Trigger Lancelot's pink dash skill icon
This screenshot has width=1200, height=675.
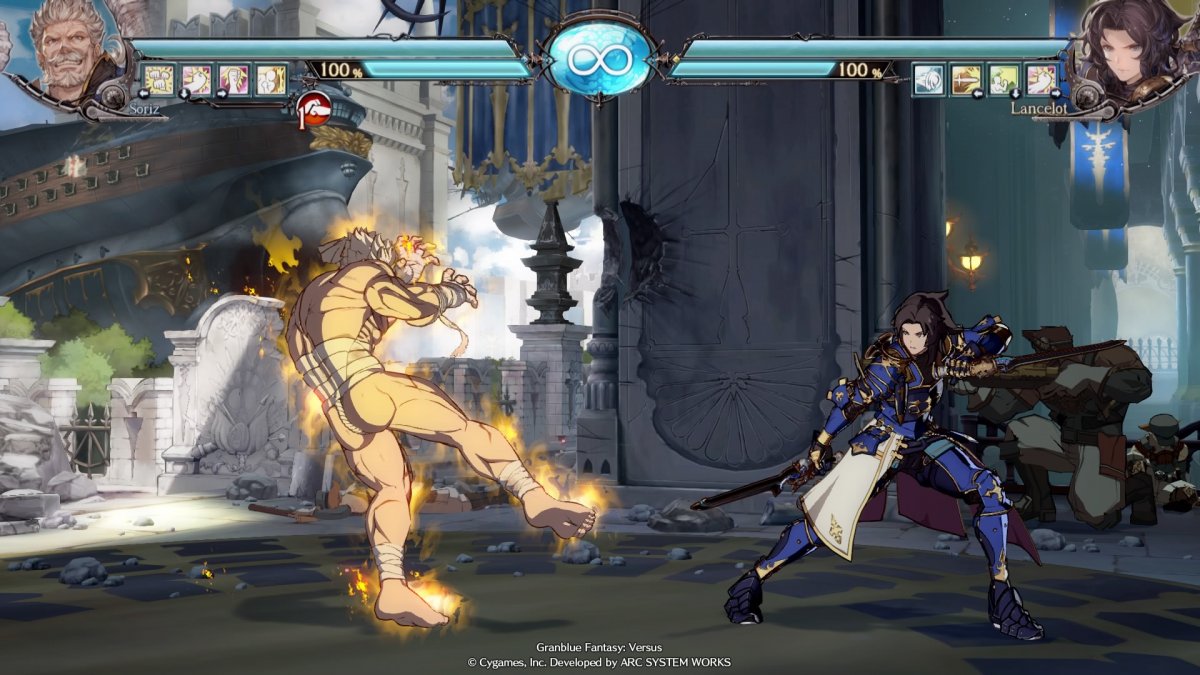(1041, 79)
